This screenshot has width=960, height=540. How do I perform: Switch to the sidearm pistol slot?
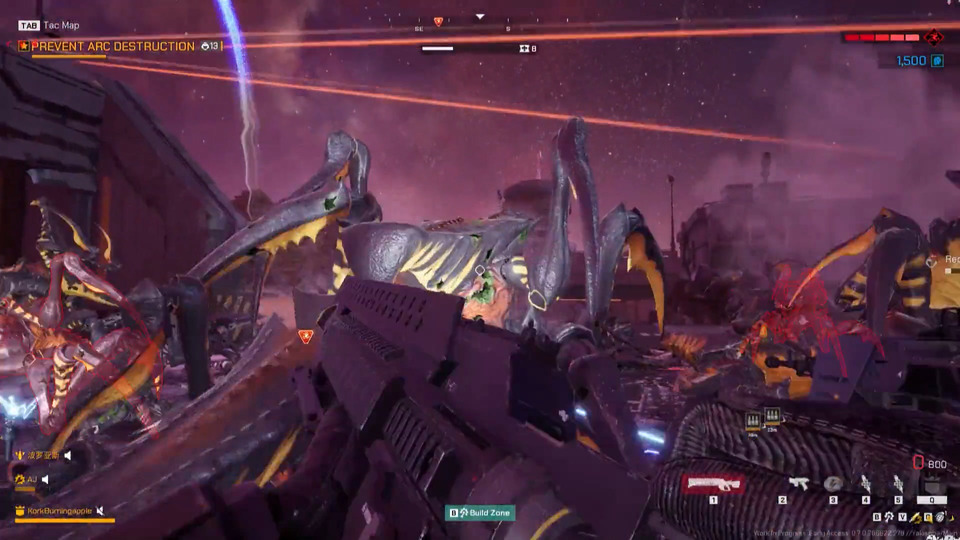click(x=798, y=484)
